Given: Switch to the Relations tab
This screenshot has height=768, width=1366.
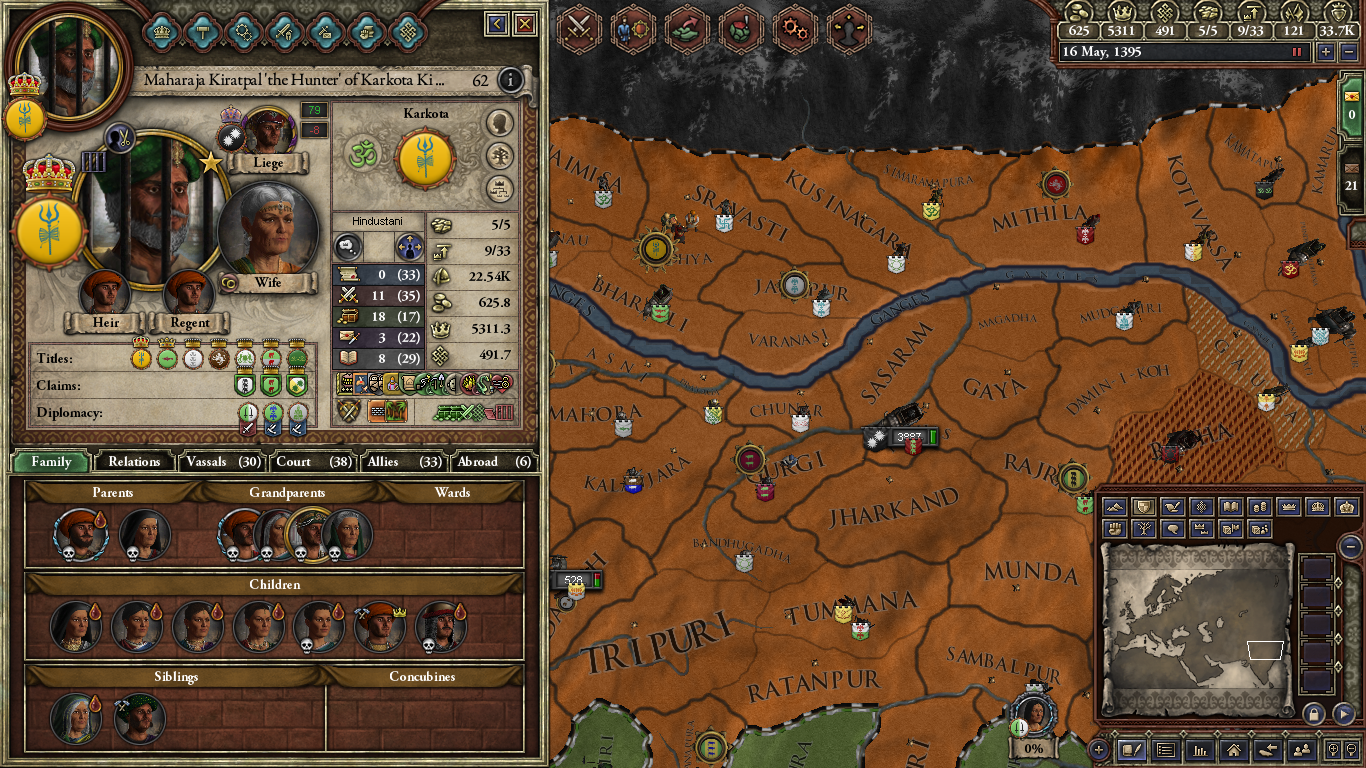Looking at the screenshot, I should [134, 461].
